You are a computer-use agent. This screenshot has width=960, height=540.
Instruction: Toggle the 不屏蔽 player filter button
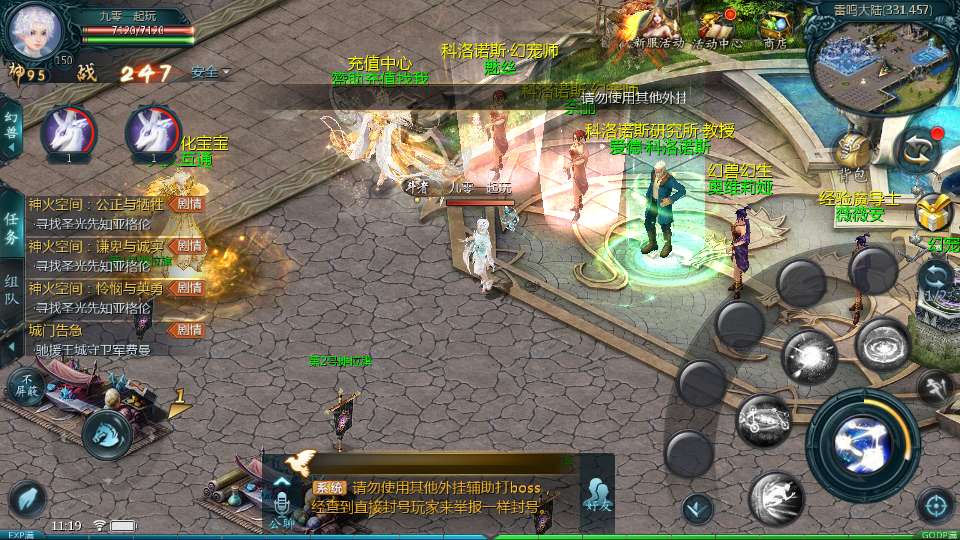(x=24, y=386)
